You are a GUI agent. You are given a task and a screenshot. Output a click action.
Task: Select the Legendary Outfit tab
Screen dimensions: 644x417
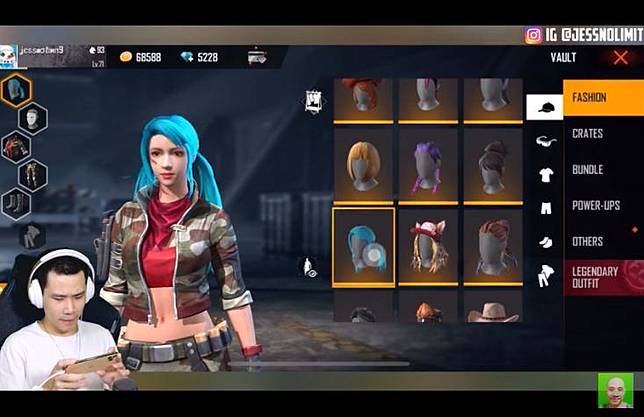[x=602, y=277]
